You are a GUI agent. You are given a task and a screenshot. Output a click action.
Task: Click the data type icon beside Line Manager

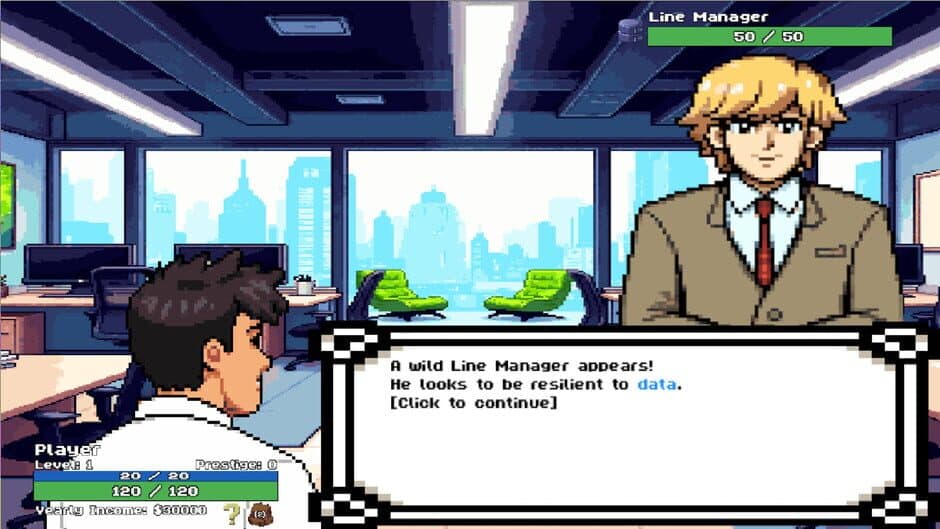point(629,30)
